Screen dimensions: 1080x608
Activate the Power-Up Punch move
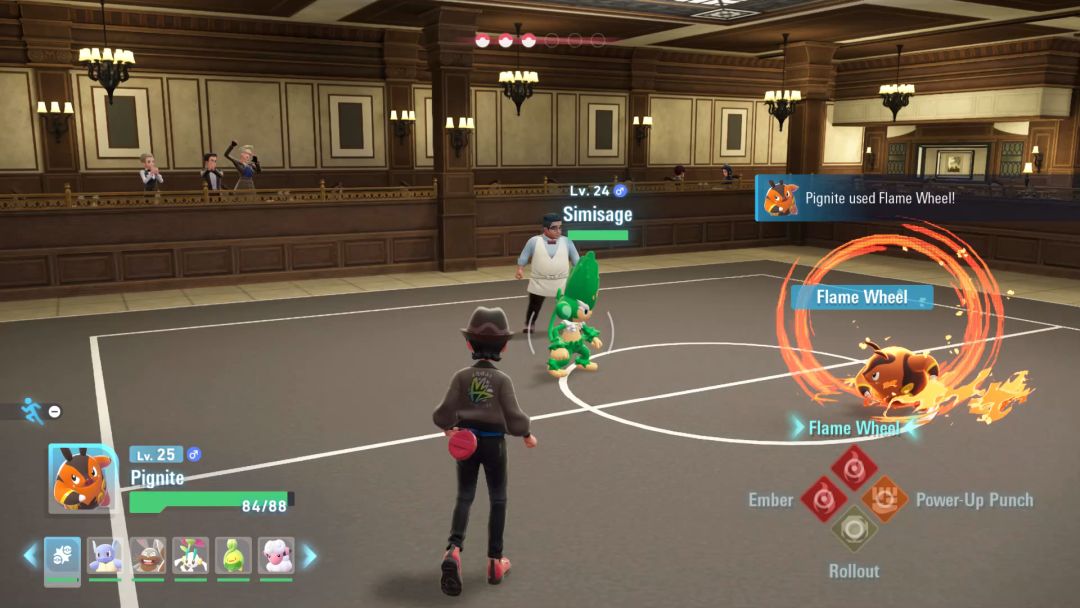(885, 498)
